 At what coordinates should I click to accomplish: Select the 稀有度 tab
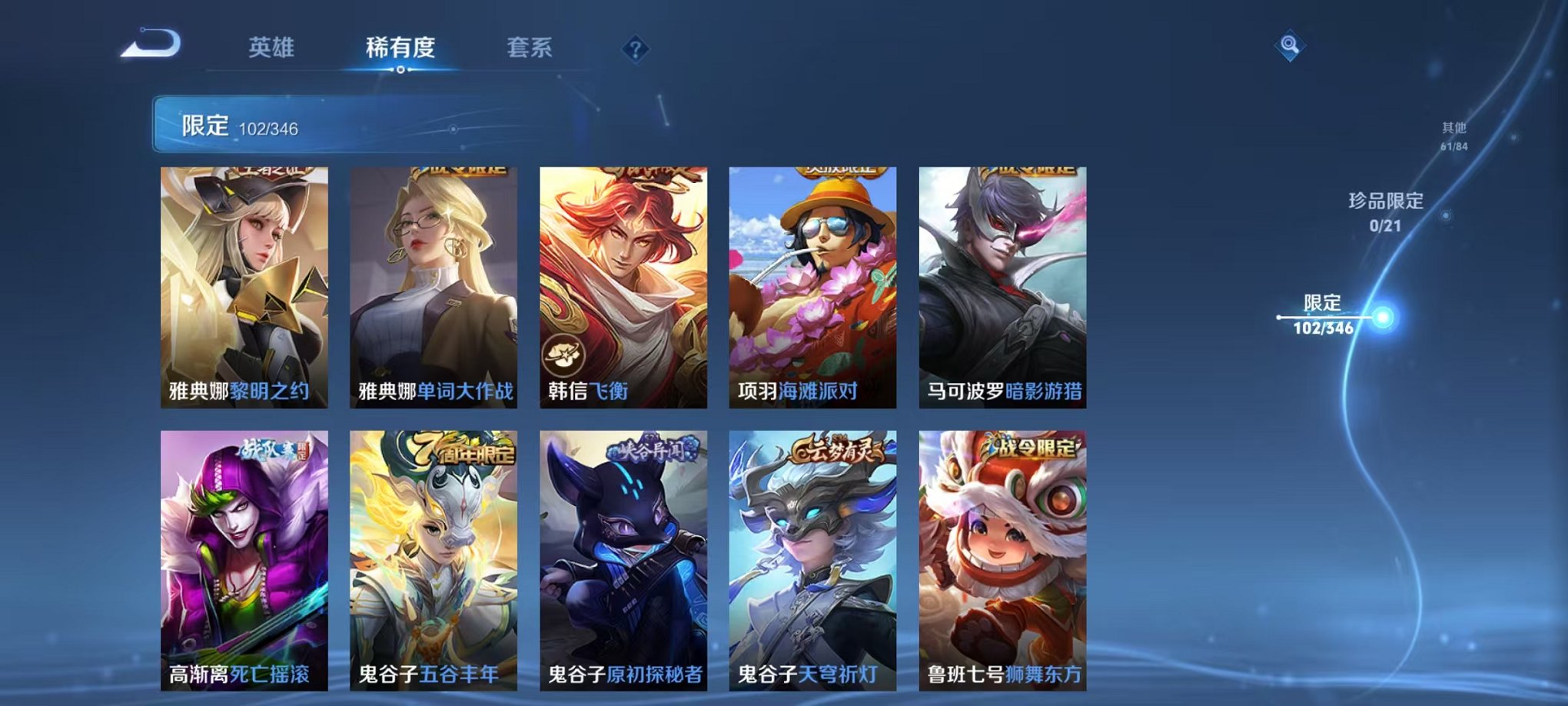[399, 46]
